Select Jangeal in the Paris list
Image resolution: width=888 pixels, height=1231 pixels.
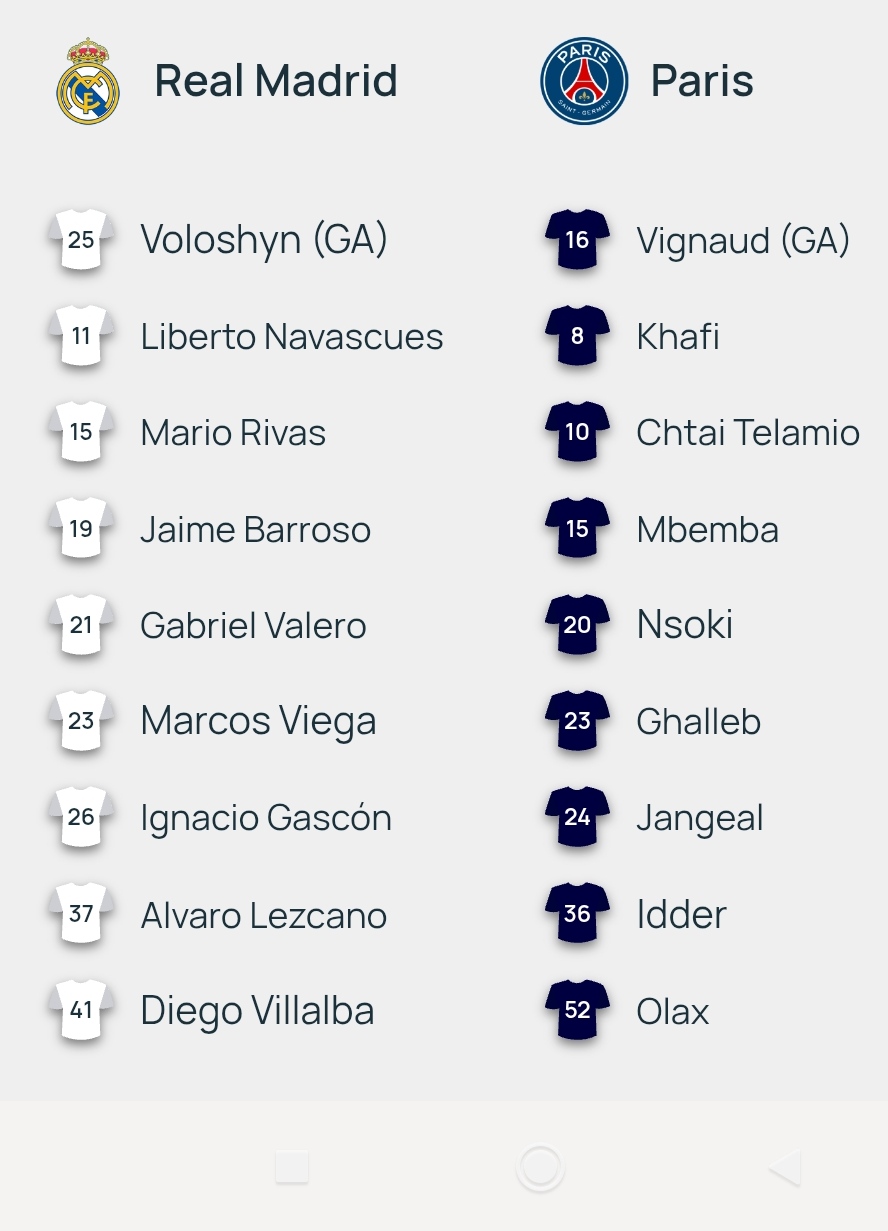click(699, 818)
